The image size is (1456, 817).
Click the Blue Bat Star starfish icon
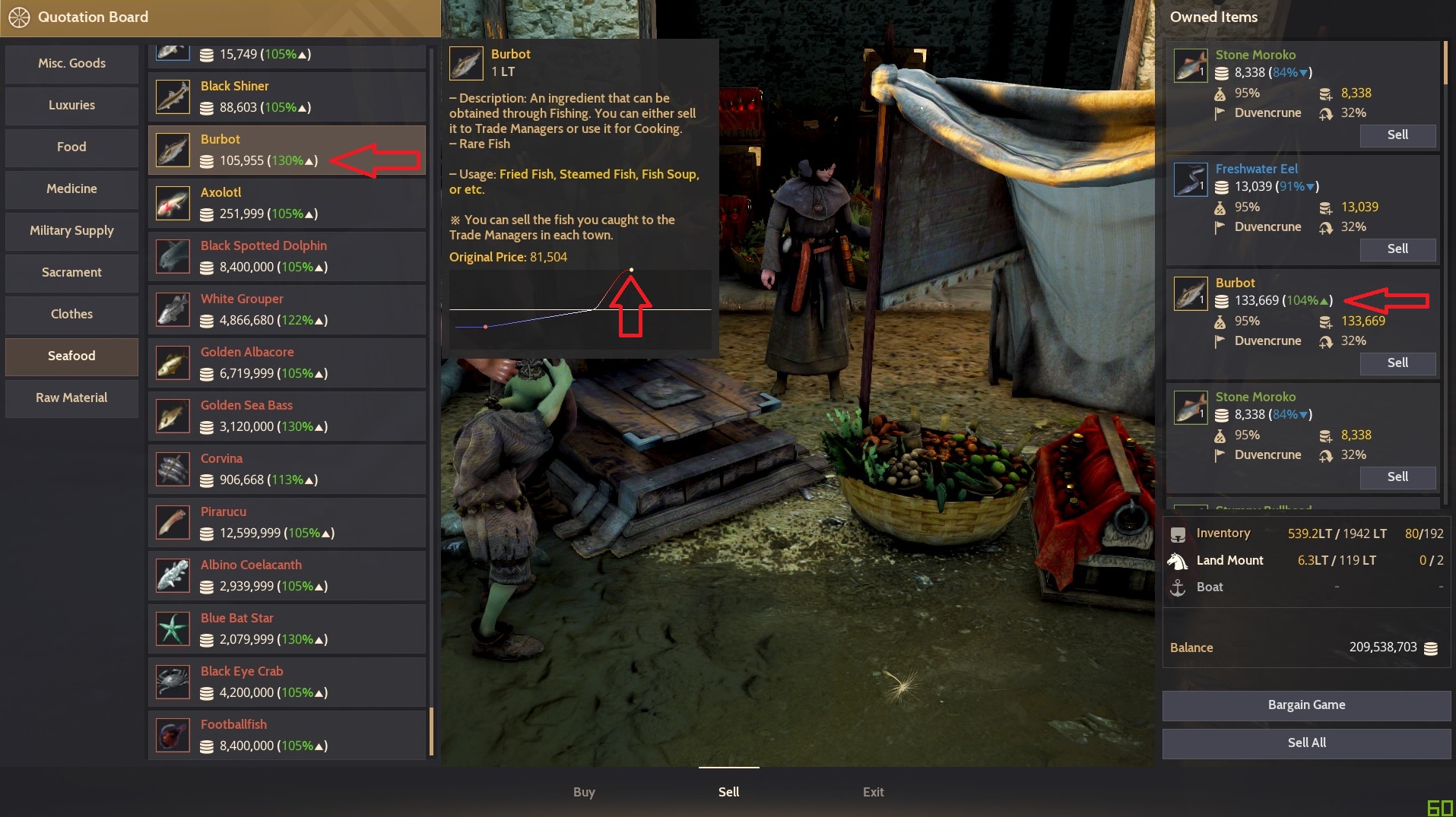coord(173,629)
